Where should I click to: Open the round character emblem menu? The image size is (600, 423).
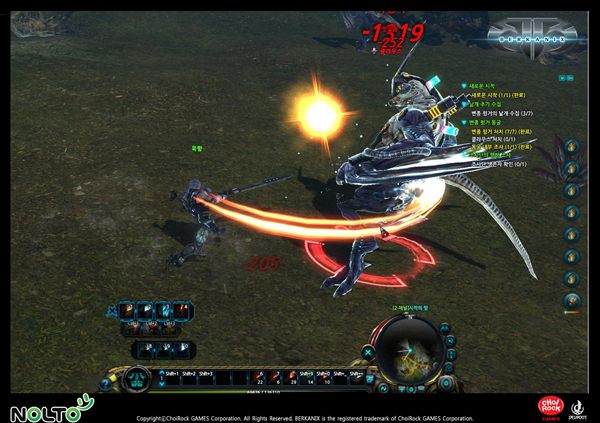pos(136,380)
